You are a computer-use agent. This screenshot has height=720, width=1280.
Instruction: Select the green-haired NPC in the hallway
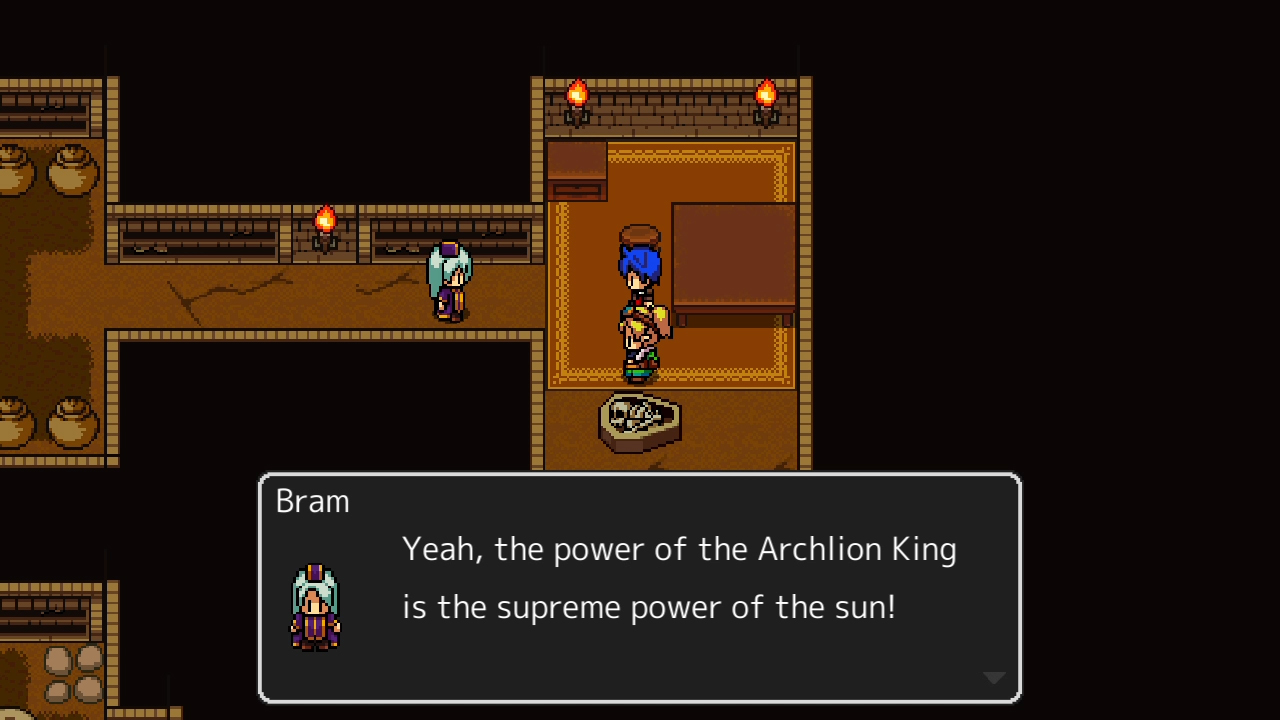pos(450,280)
